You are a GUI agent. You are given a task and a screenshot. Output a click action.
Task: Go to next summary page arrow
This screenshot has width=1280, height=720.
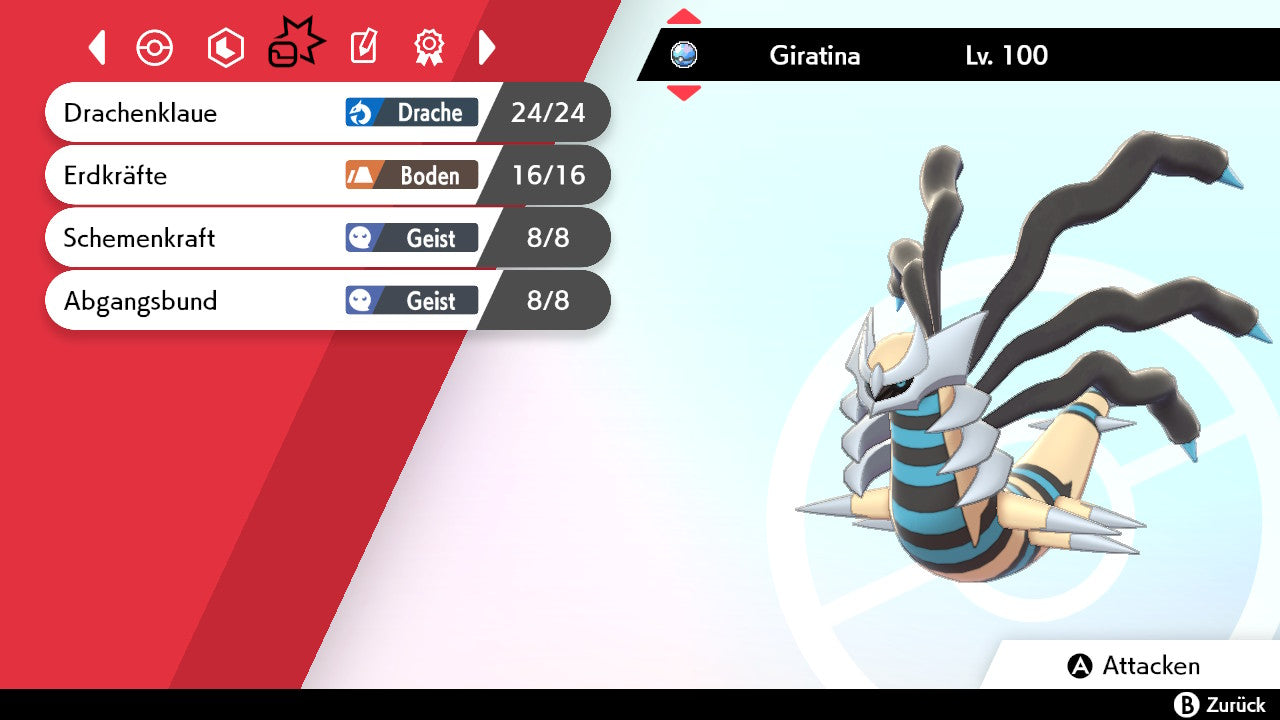[487, 47]
